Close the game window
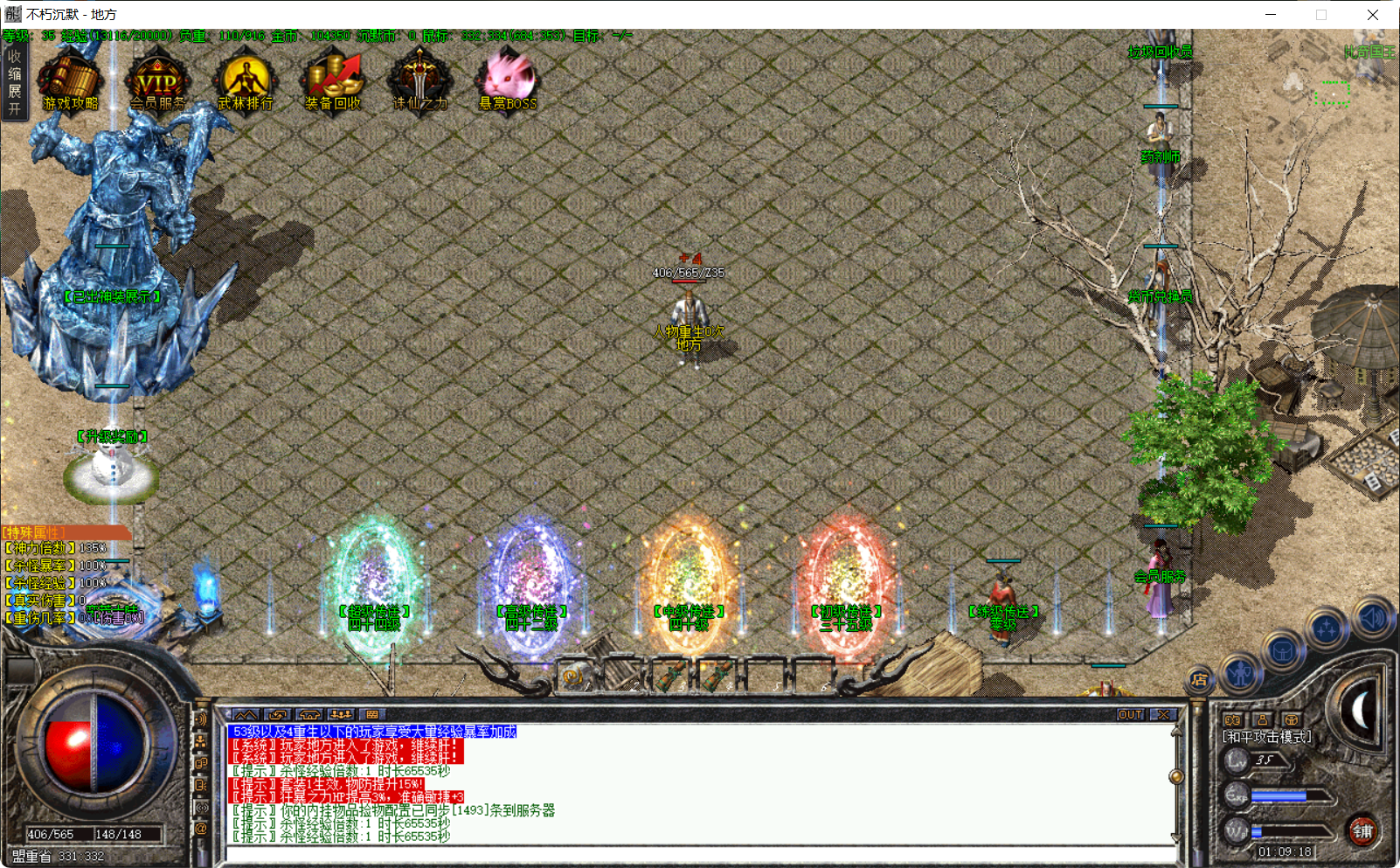 pyautogui.click(x=1373, y=15)
